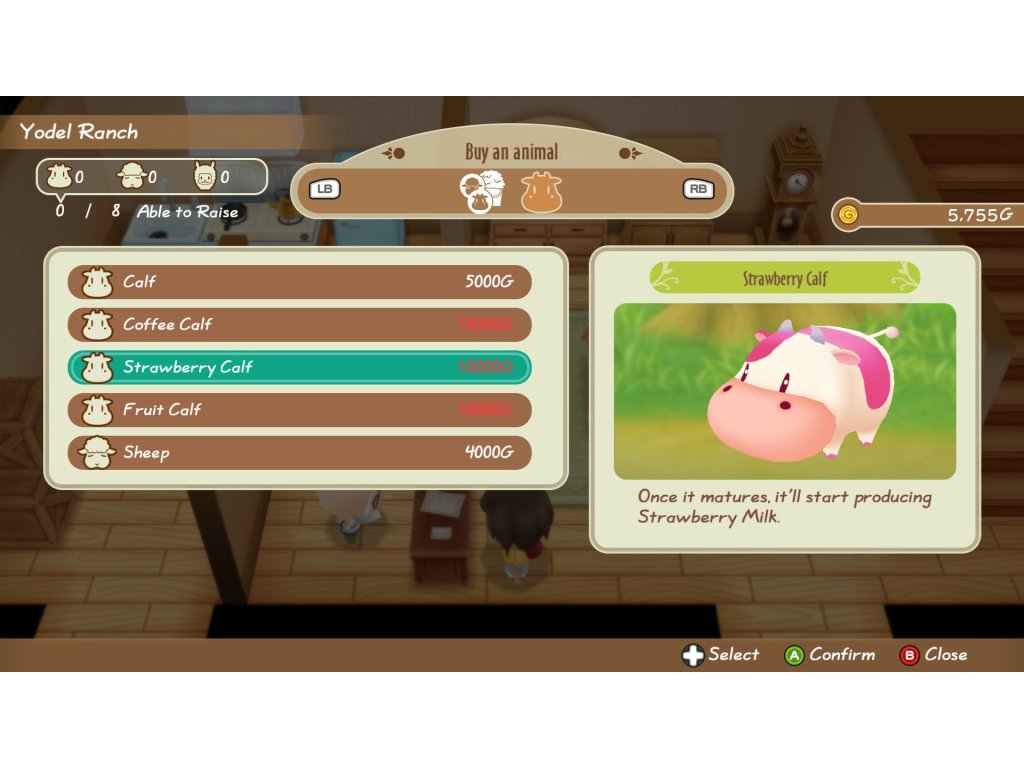
Task: View the Strawberry Calf preview image
Action: (784, 391)
